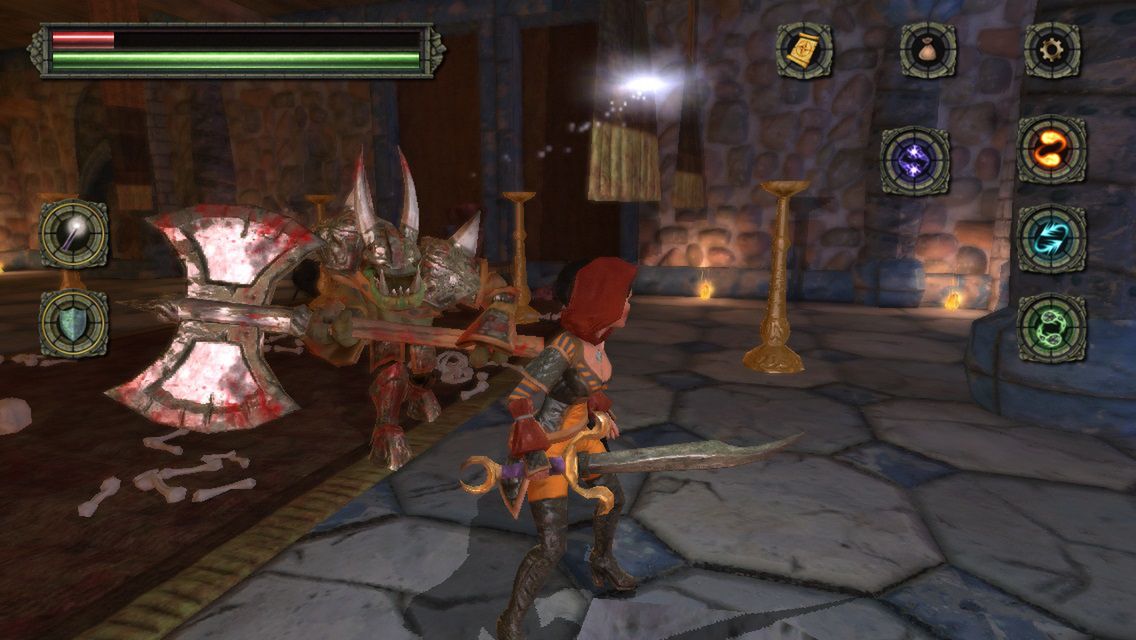
Task: Activate the shield block button
Action: pyautogui.click(x=74, y=323)
